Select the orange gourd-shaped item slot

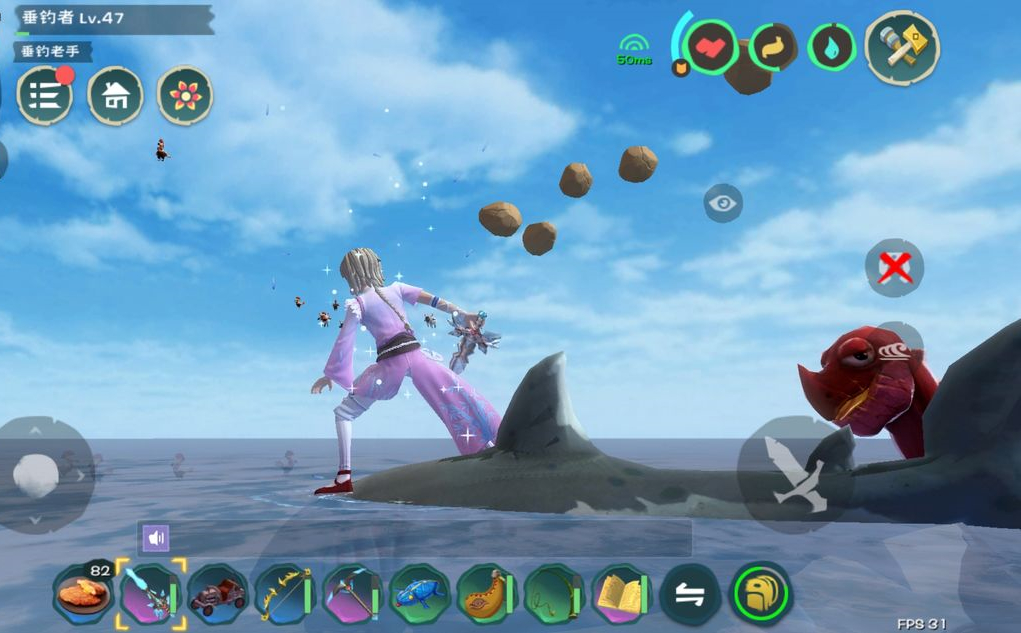(x=487, y=595)
